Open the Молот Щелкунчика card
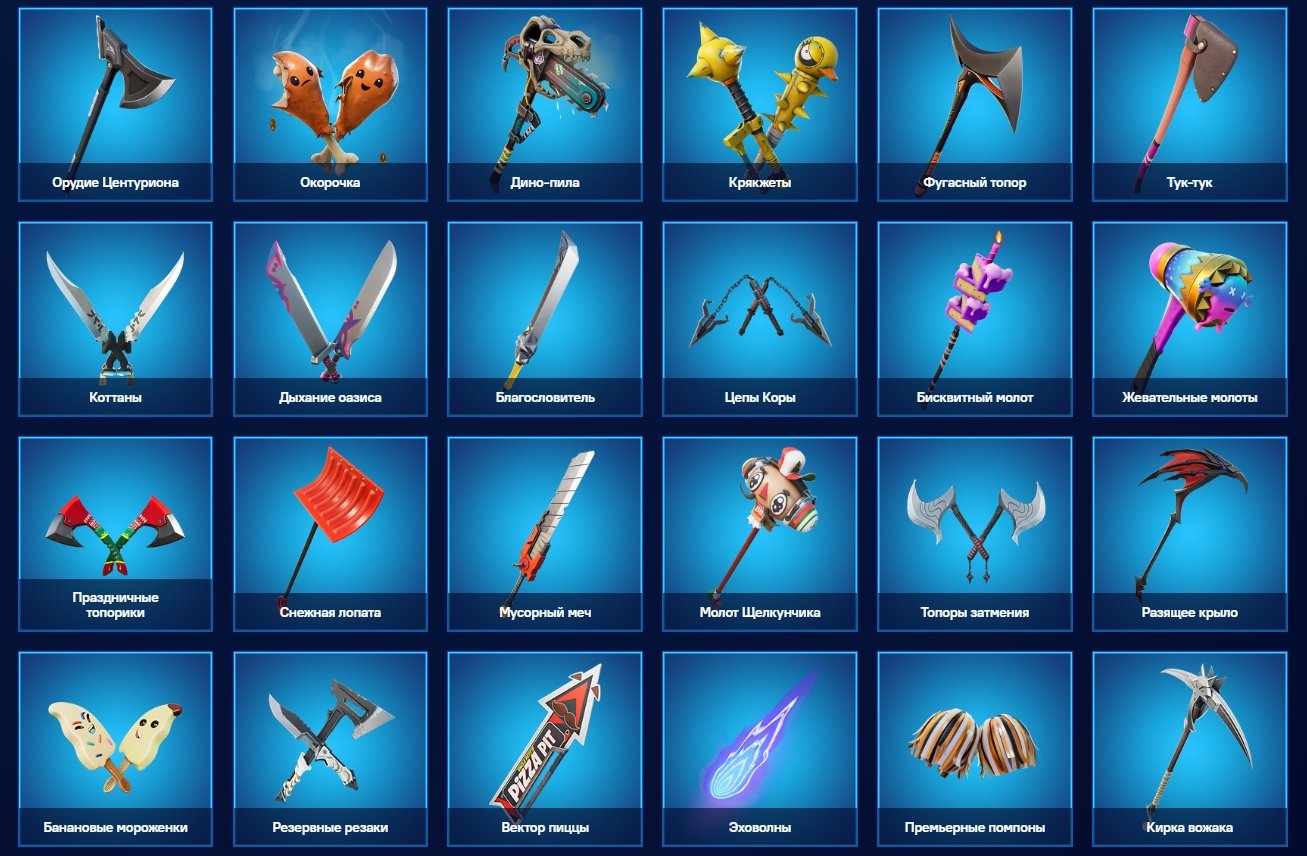This screenshot has height=856, width=1307. [x=758, y=525]
